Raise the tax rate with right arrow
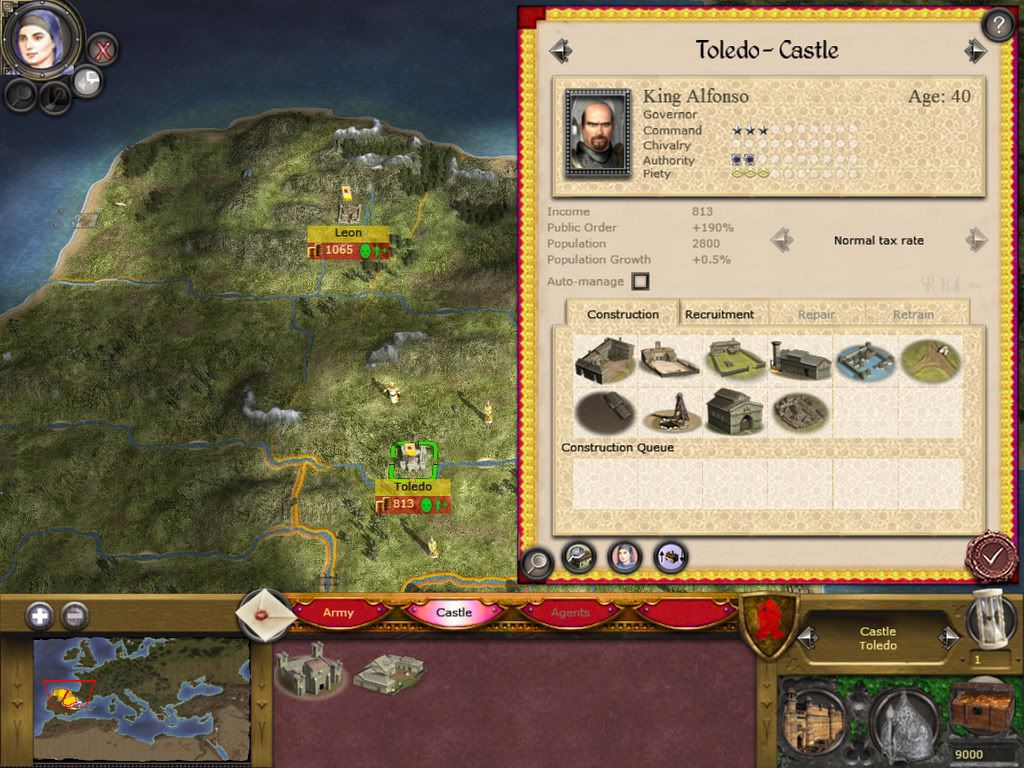Viewport: 1024px width, 768px height. point(976,240)
